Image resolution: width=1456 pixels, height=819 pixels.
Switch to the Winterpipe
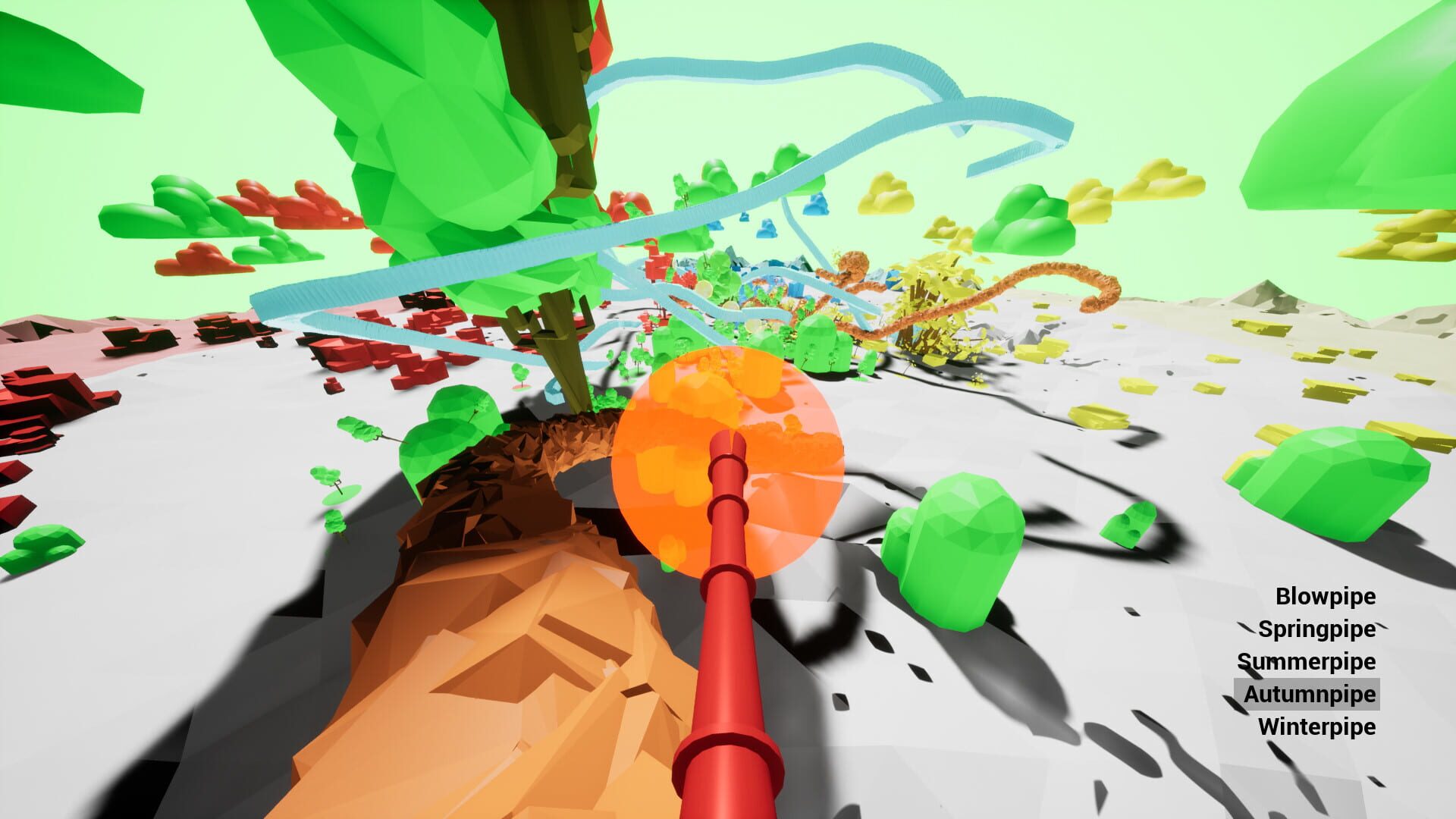click(x=1318, y=727)
